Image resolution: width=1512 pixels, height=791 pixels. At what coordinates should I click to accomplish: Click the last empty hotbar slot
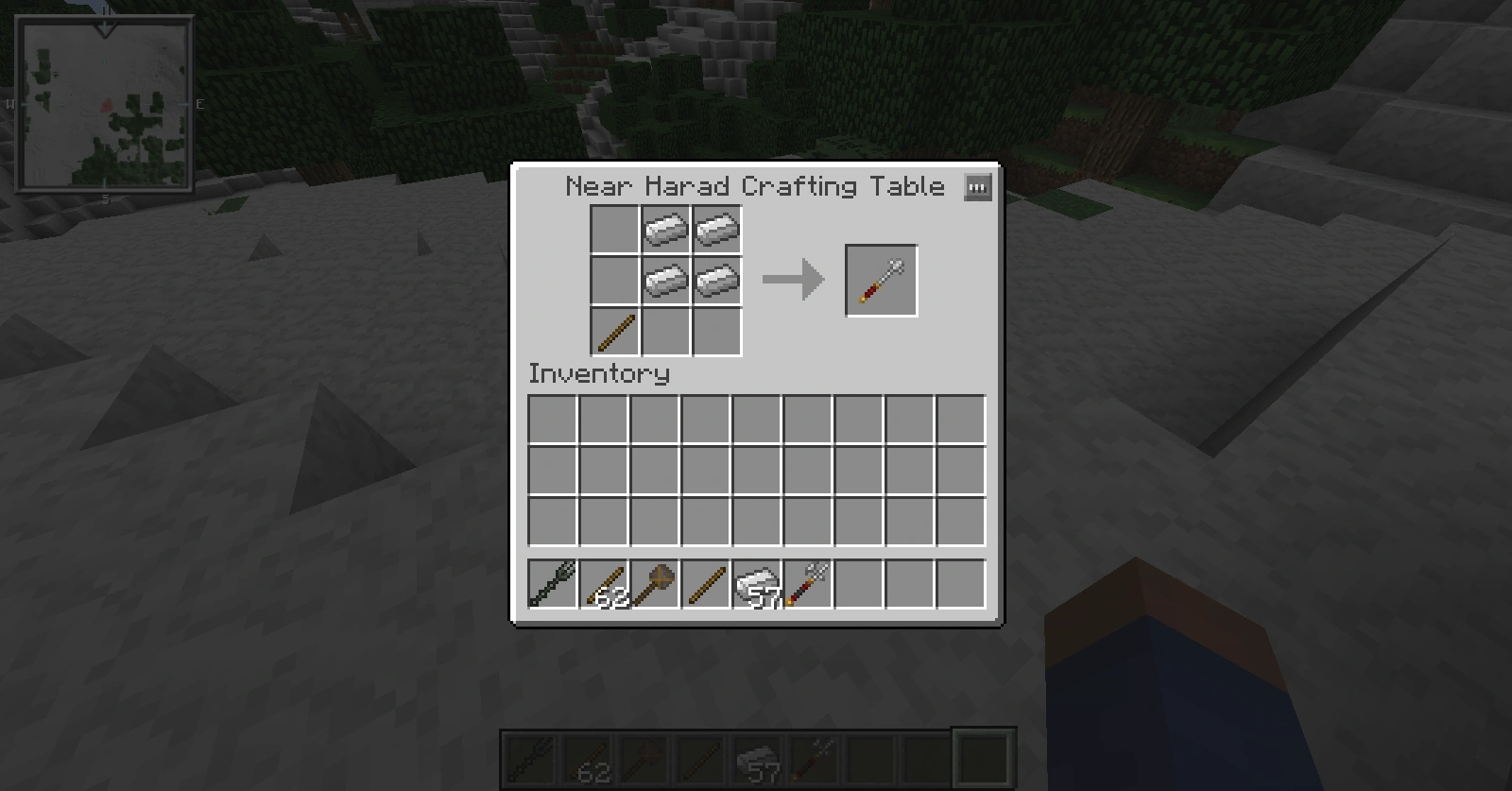coord(962,586)
